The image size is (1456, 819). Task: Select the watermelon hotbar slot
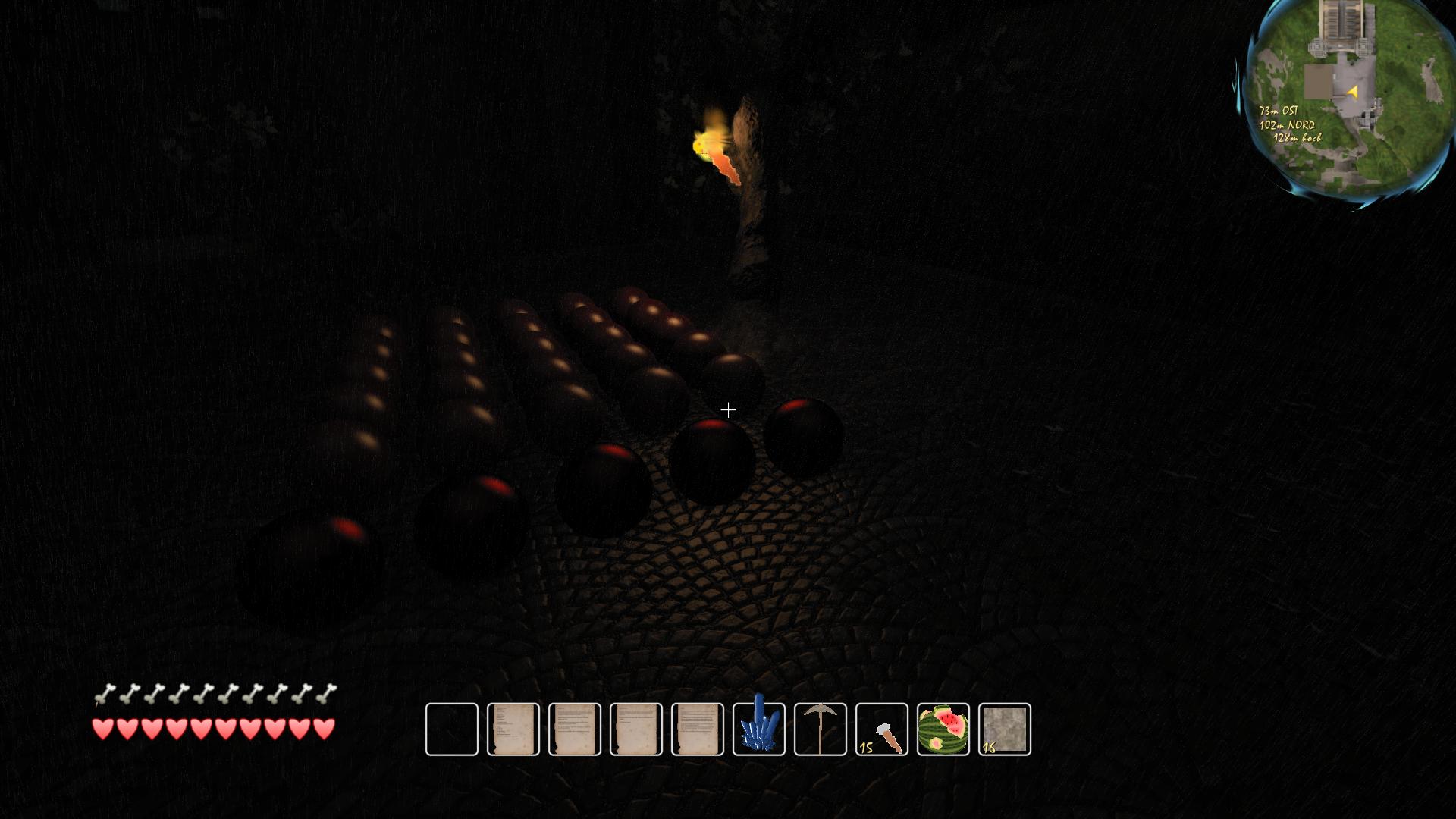click(x=943, y=729)
